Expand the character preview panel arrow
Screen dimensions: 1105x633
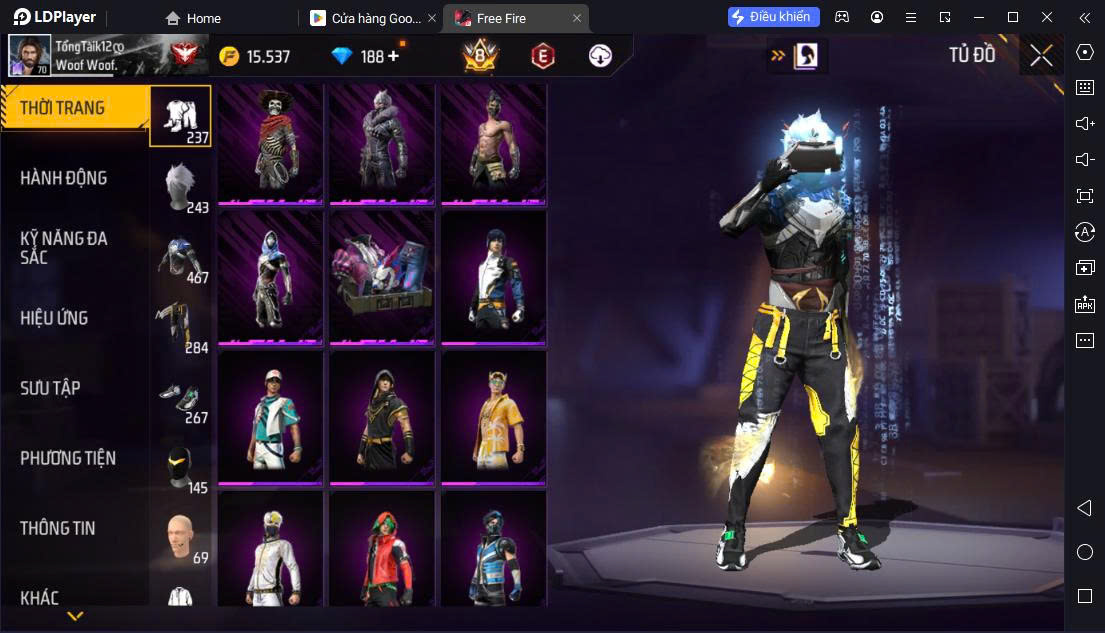pyautogui.click(x=777, y=56)
